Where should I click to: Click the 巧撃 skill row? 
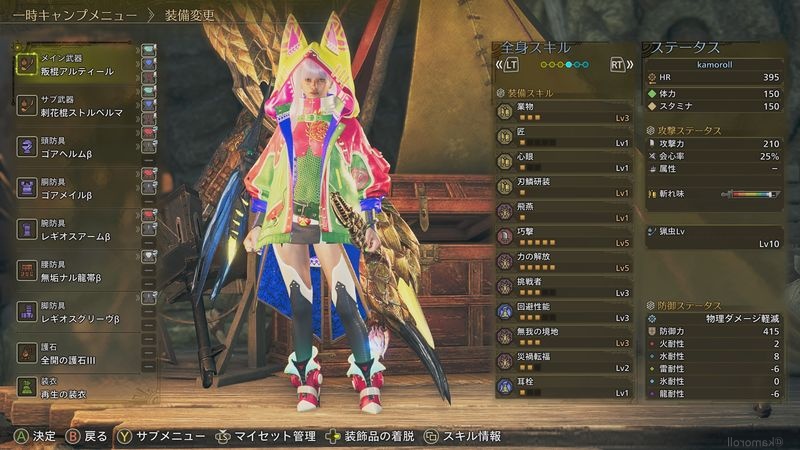coord(564,237)
